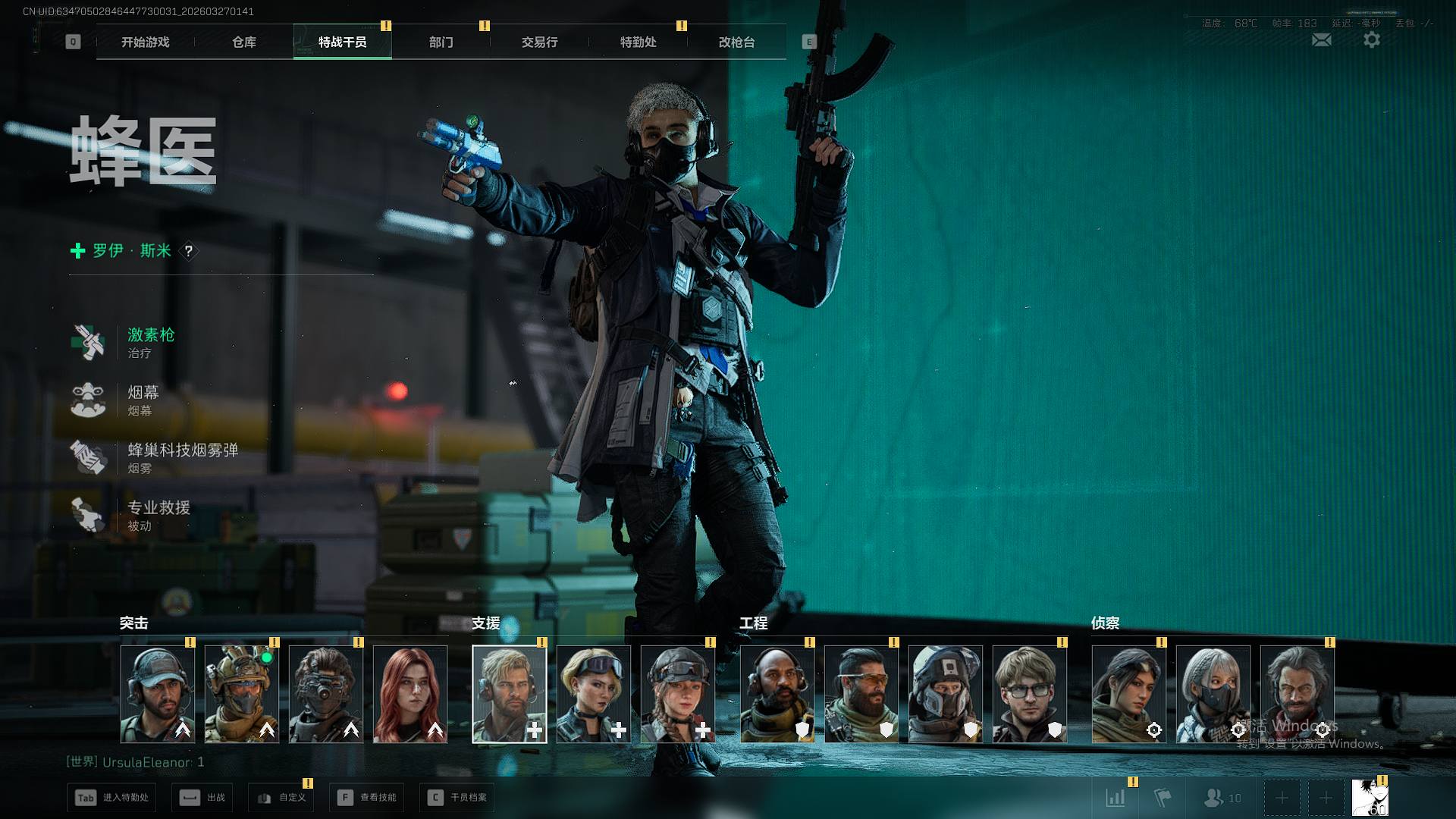
Task: Go to the 交易行 tab
Action: point(540,42)
